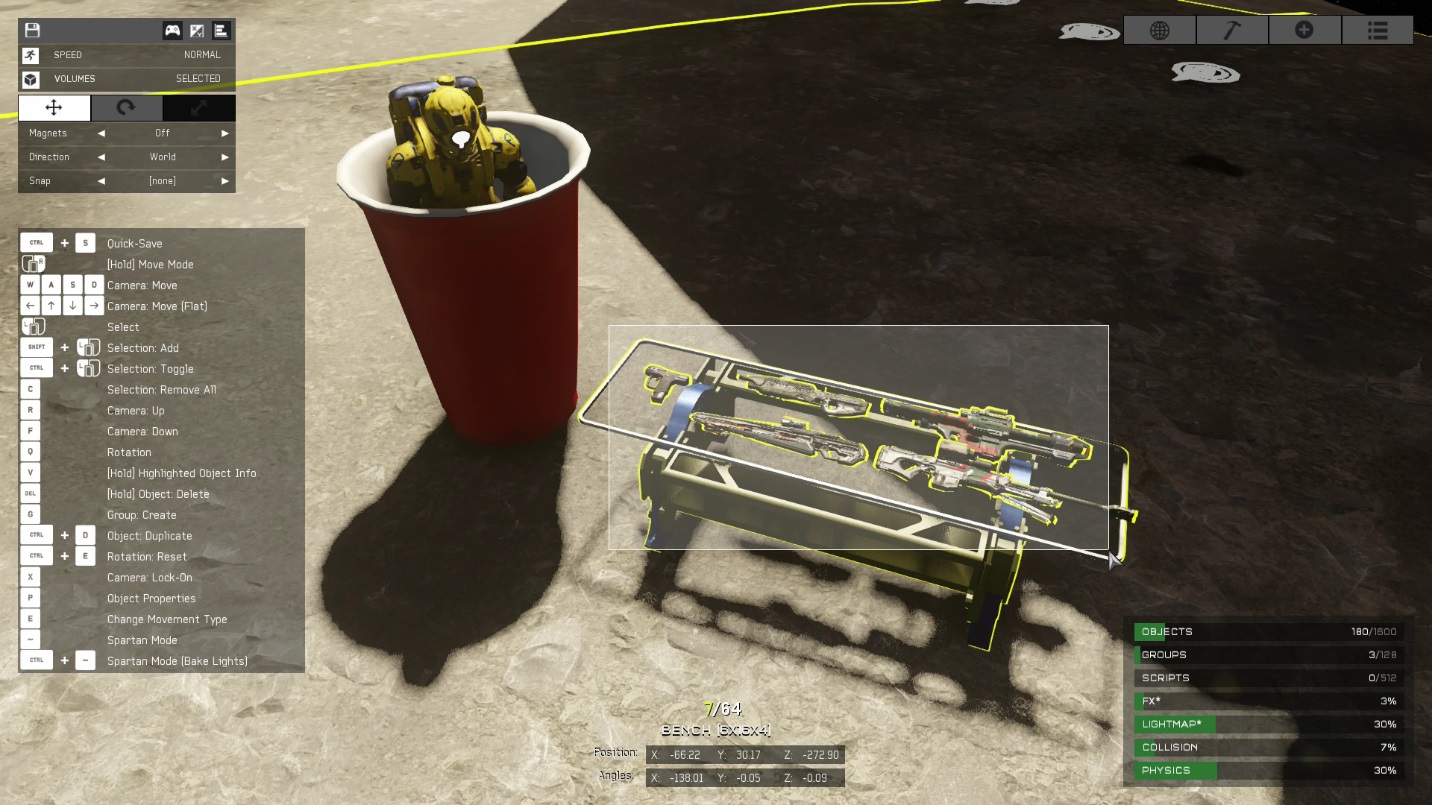
Task: Toggle the bar chart budget icon
Action: point(221,31)
